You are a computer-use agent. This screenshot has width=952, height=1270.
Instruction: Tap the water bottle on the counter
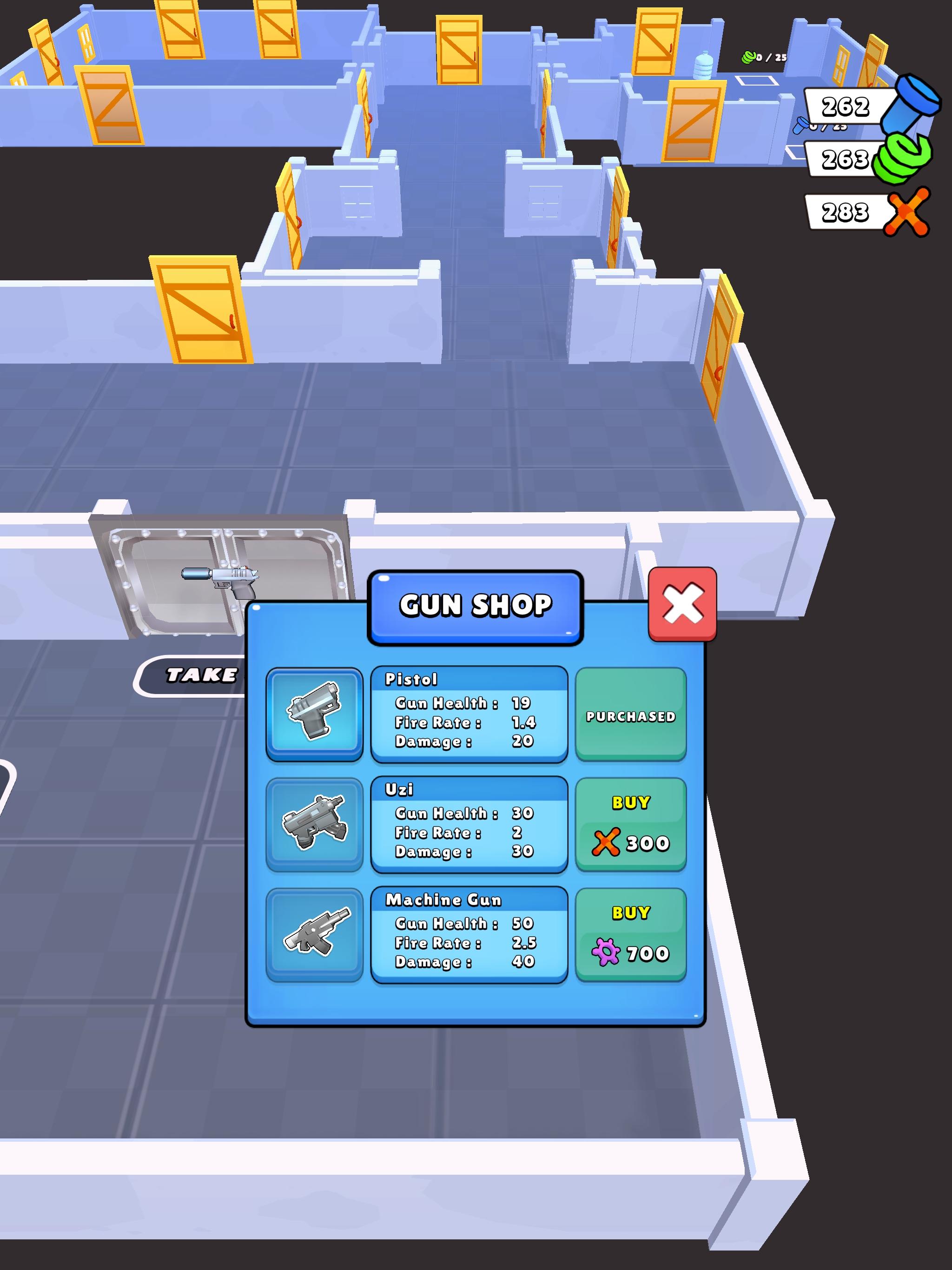(x=703, y=66)
